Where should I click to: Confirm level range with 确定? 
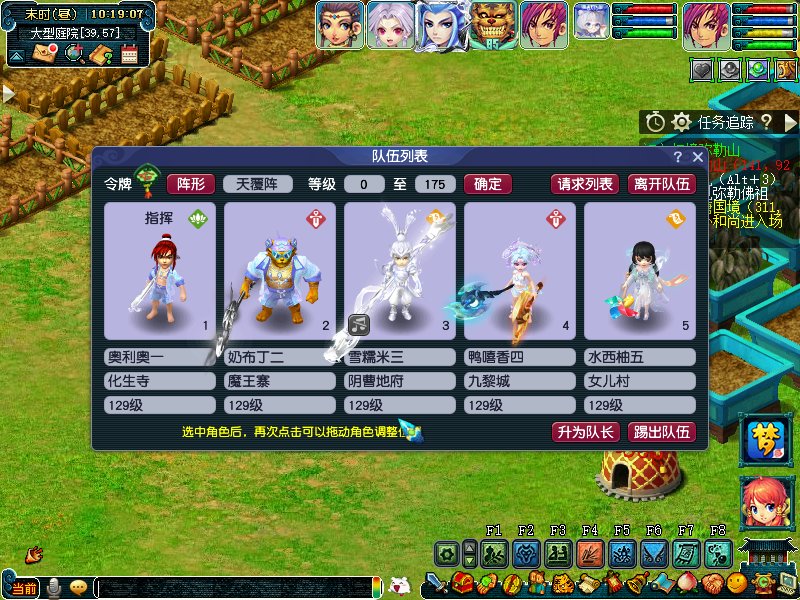[x=488, y=184]
